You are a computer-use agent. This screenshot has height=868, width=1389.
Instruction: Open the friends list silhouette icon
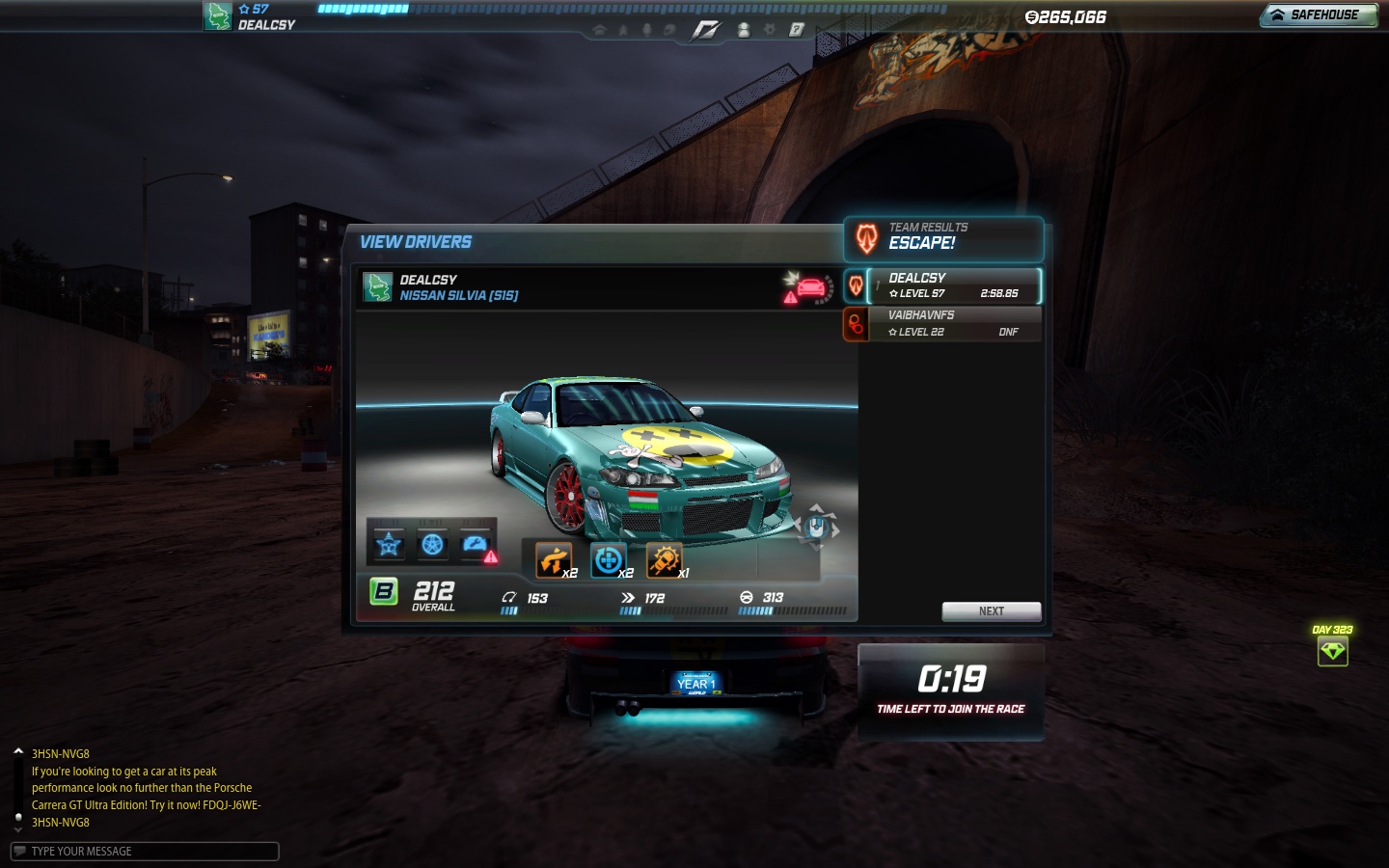point(744,30)
